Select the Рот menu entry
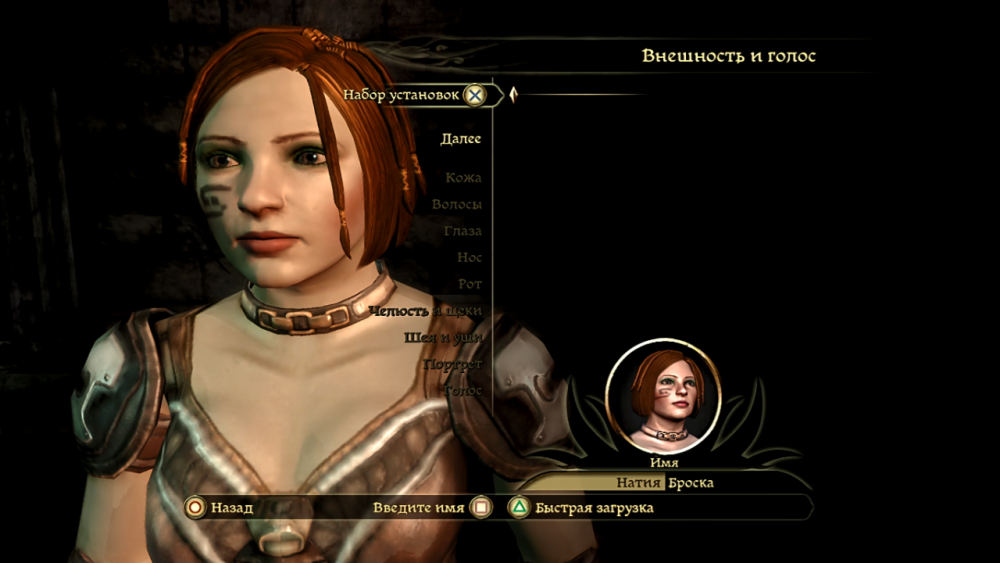The height and width of the screenshot is (563, 1000). pyautogui.click(x=470, y=285)
